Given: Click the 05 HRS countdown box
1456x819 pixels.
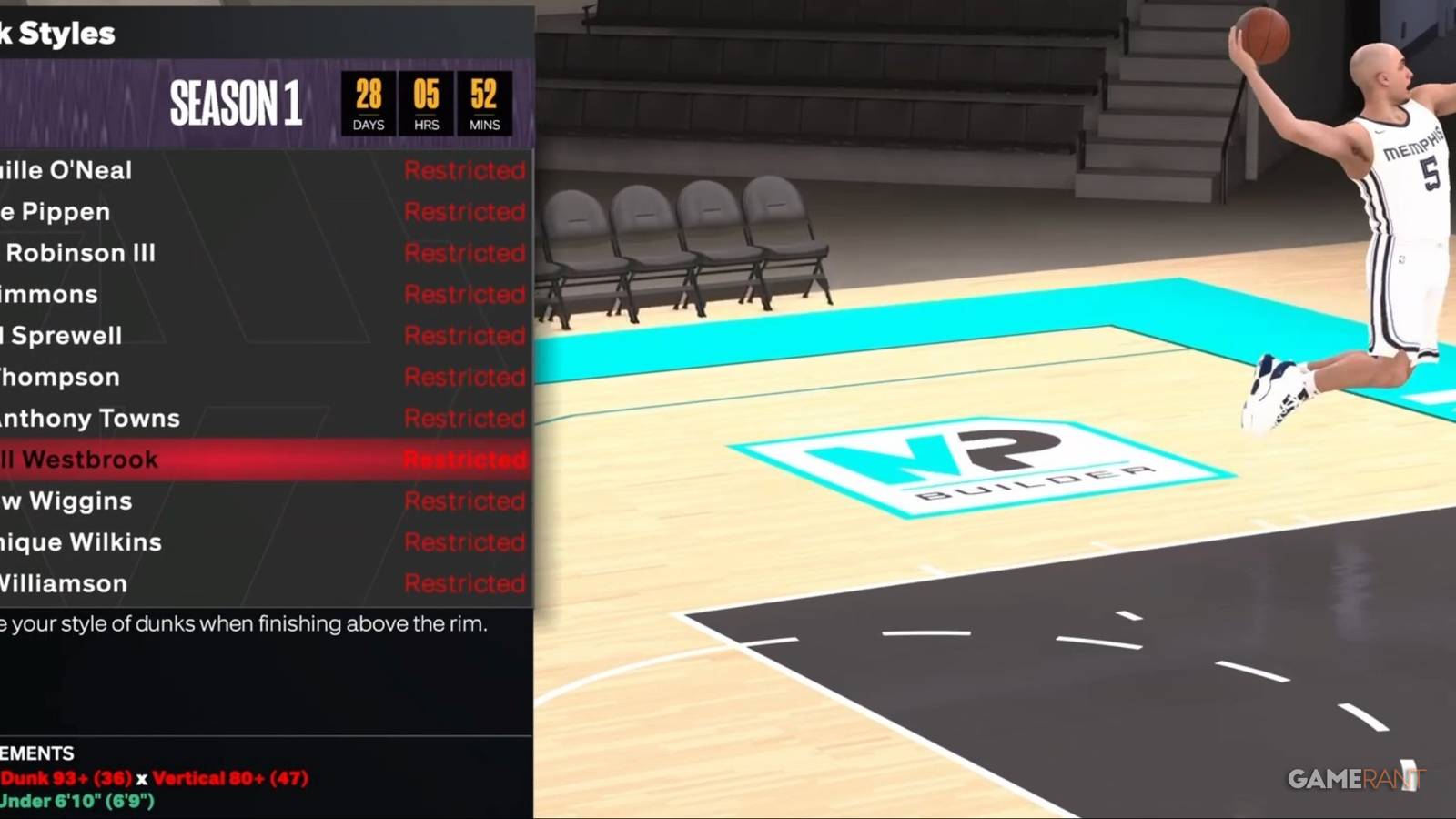Looking at the screenshot, I should pyautogui.click(x=426, y=100).
